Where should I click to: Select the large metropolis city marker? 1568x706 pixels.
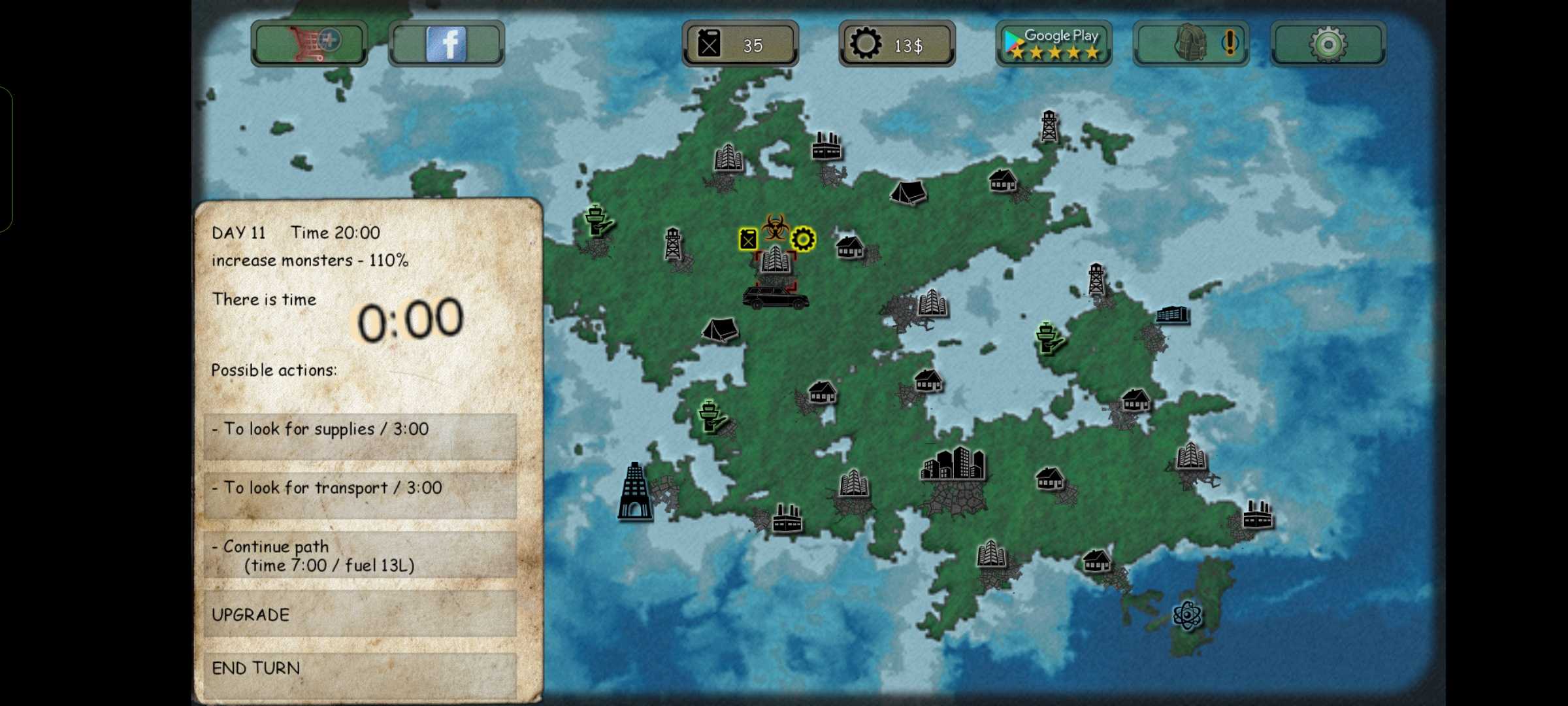click(953, 464)
